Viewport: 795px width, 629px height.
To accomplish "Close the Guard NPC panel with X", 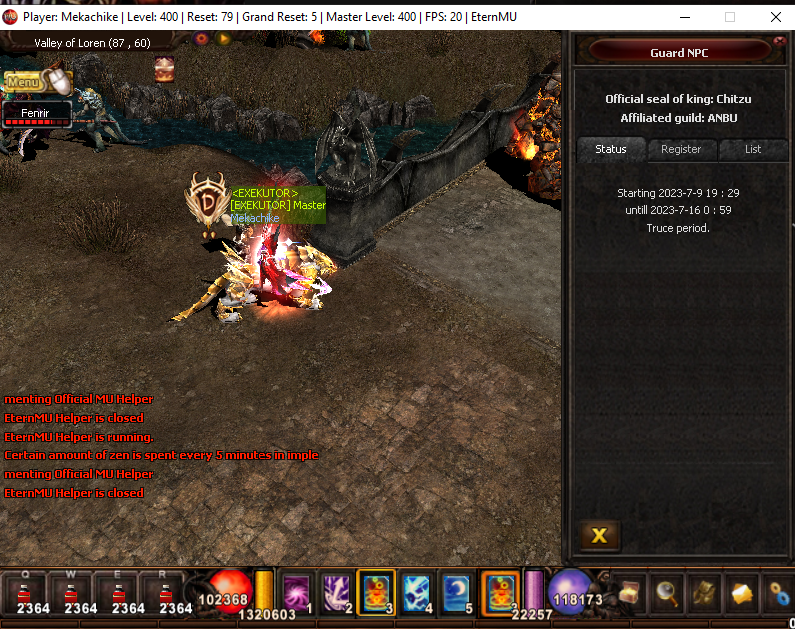I will point(599,535).
